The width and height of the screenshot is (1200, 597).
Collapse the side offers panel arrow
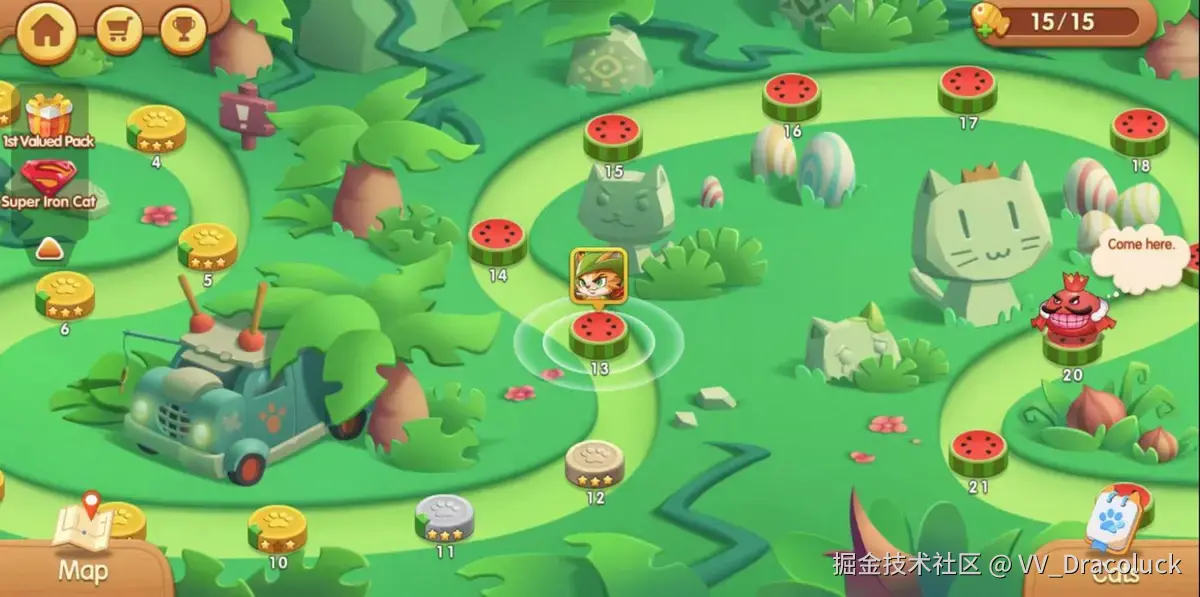pyautogui.click(x=49, y=248)
